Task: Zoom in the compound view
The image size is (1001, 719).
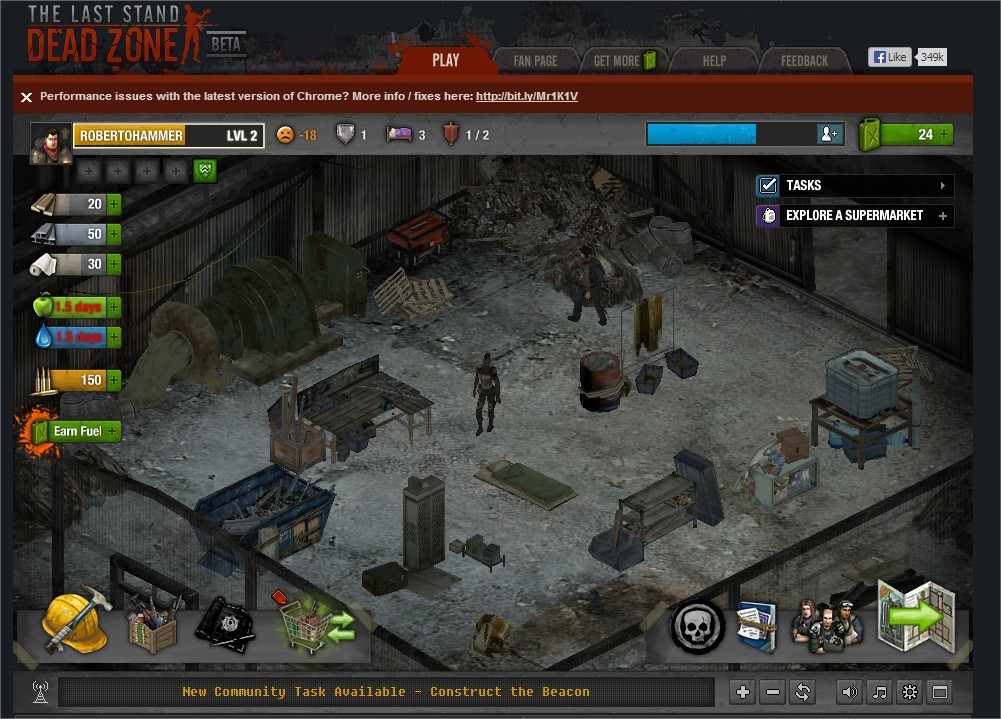Action: (x=742, y=691)
